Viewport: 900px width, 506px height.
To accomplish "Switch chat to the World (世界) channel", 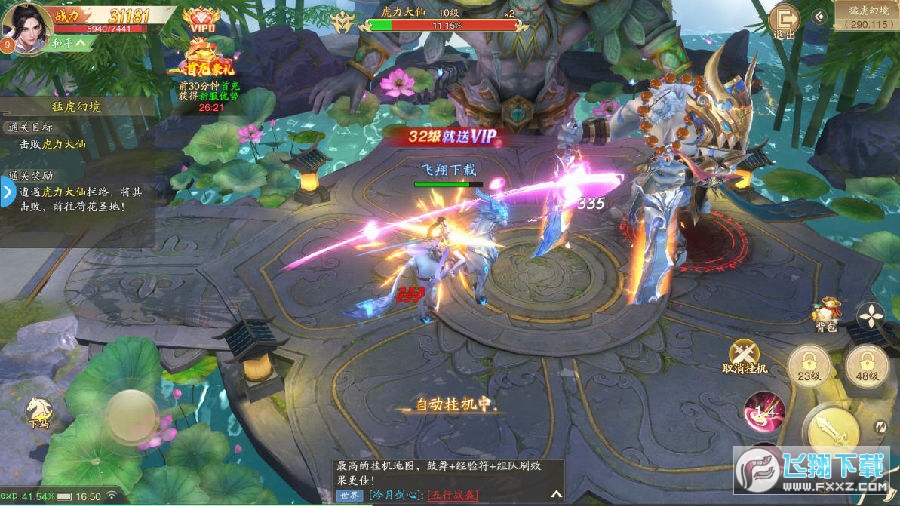I will point(349,494).
